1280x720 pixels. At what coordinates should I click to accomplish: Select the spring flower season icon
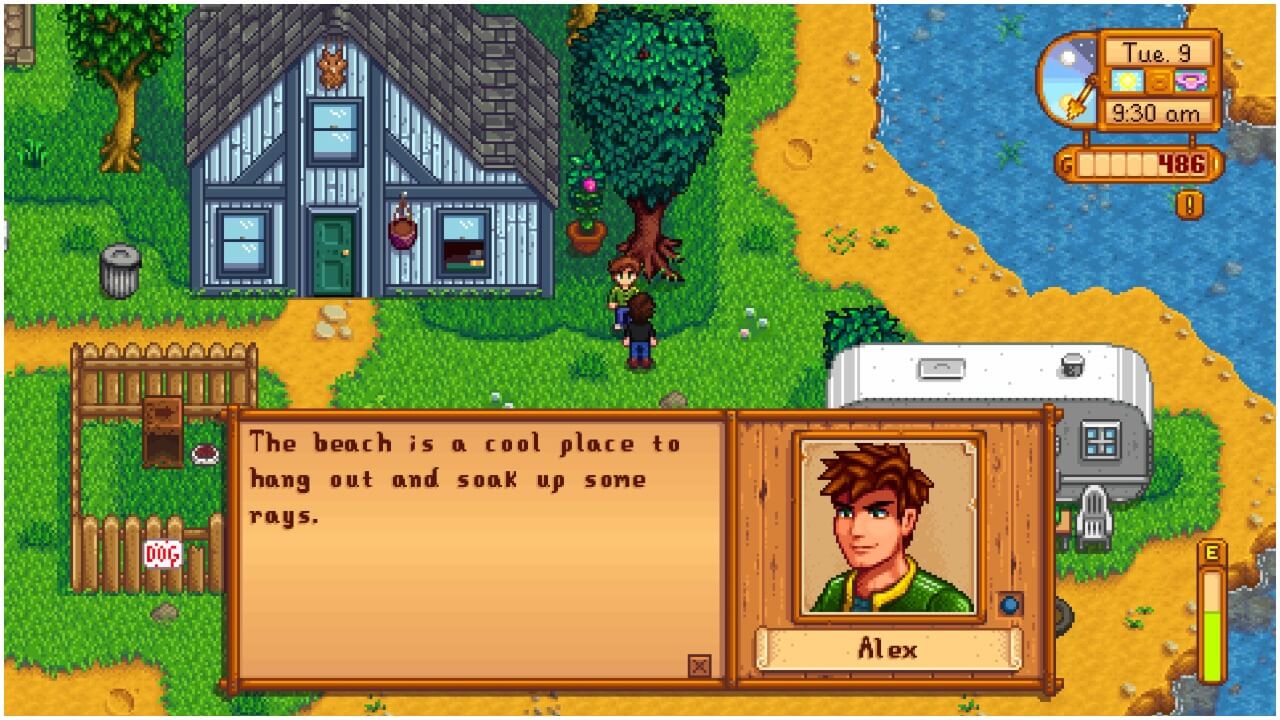[1190, 80]
